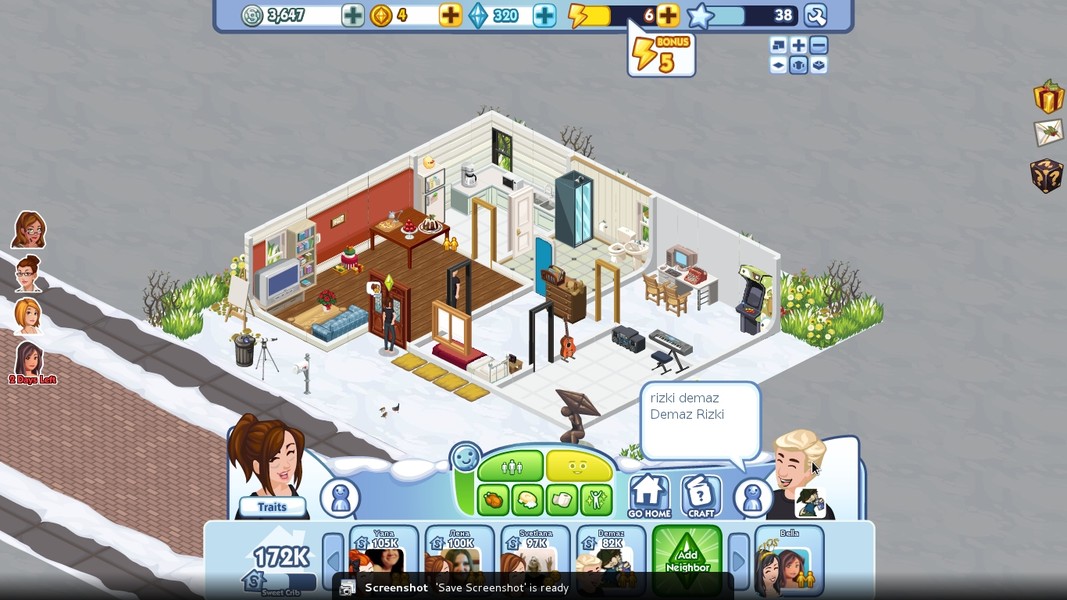The width and height of the screenshot is (1067, 600).
Task: Zoom in the camera view
Action: click(x=799, y=45)
